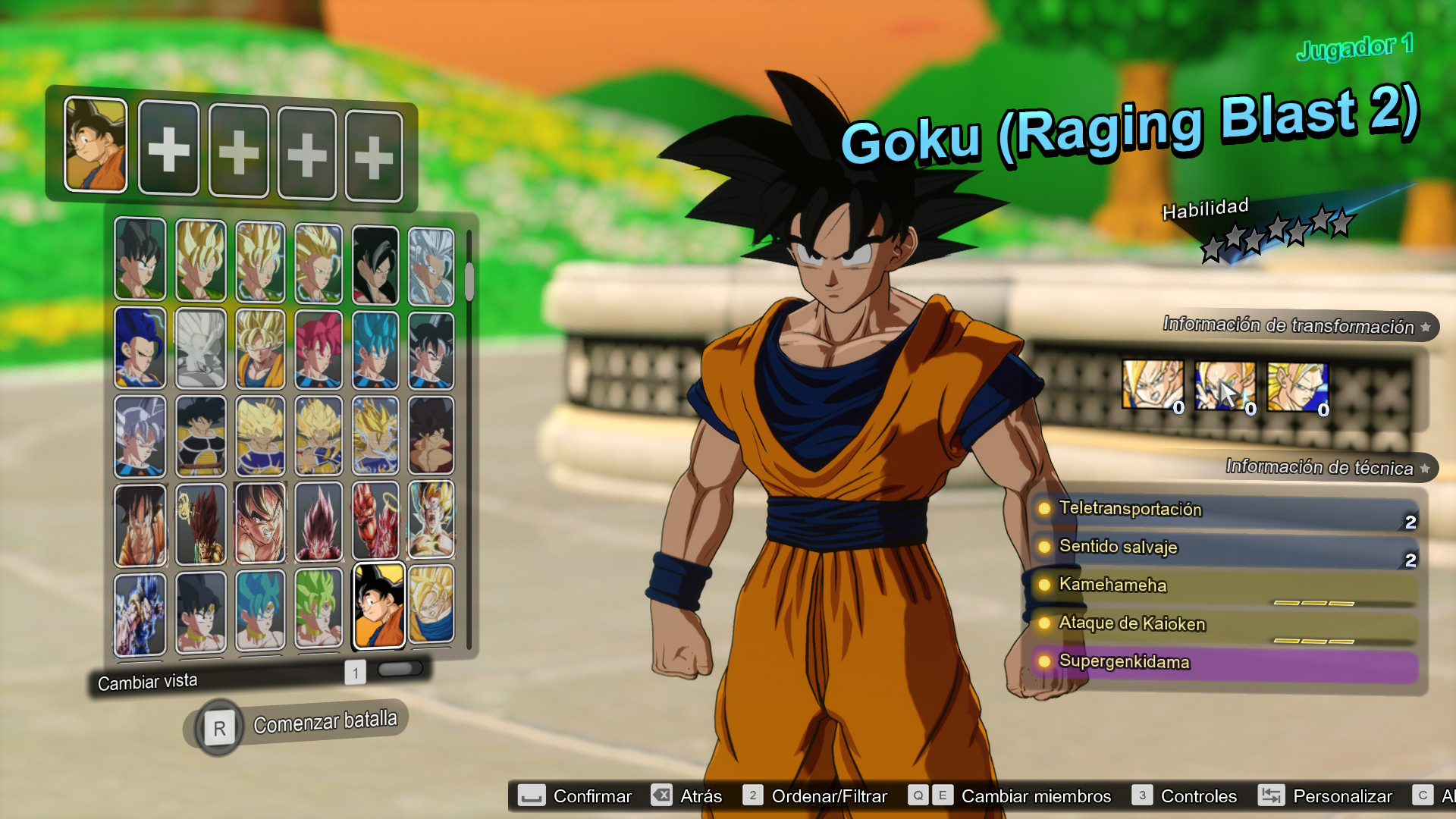Screen dimensions: 1456x819
Task: Select the Bardock portrait in the roster
Action: (200, 433)
